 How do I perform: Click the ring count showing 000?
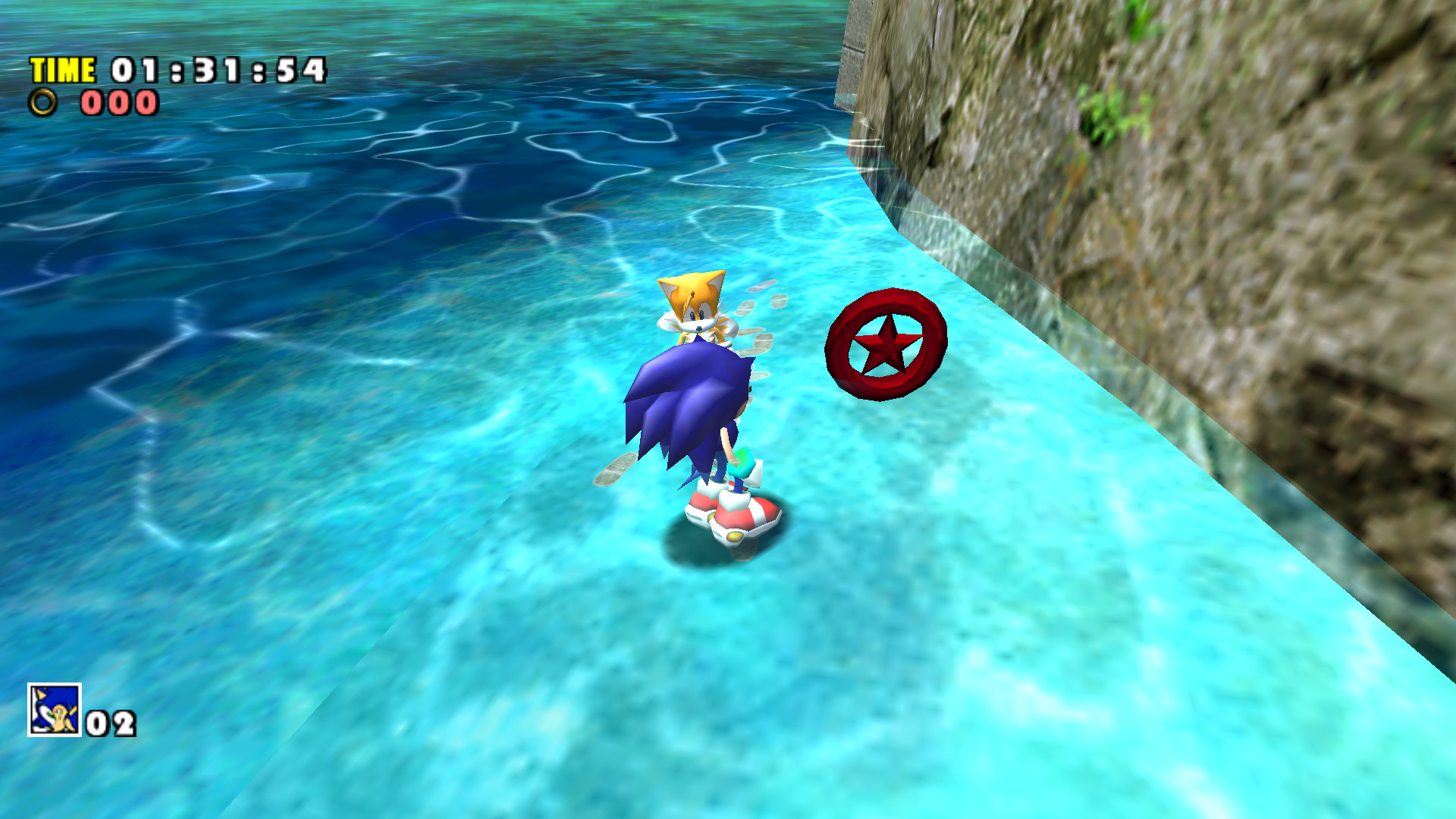(x=118, y=102)
